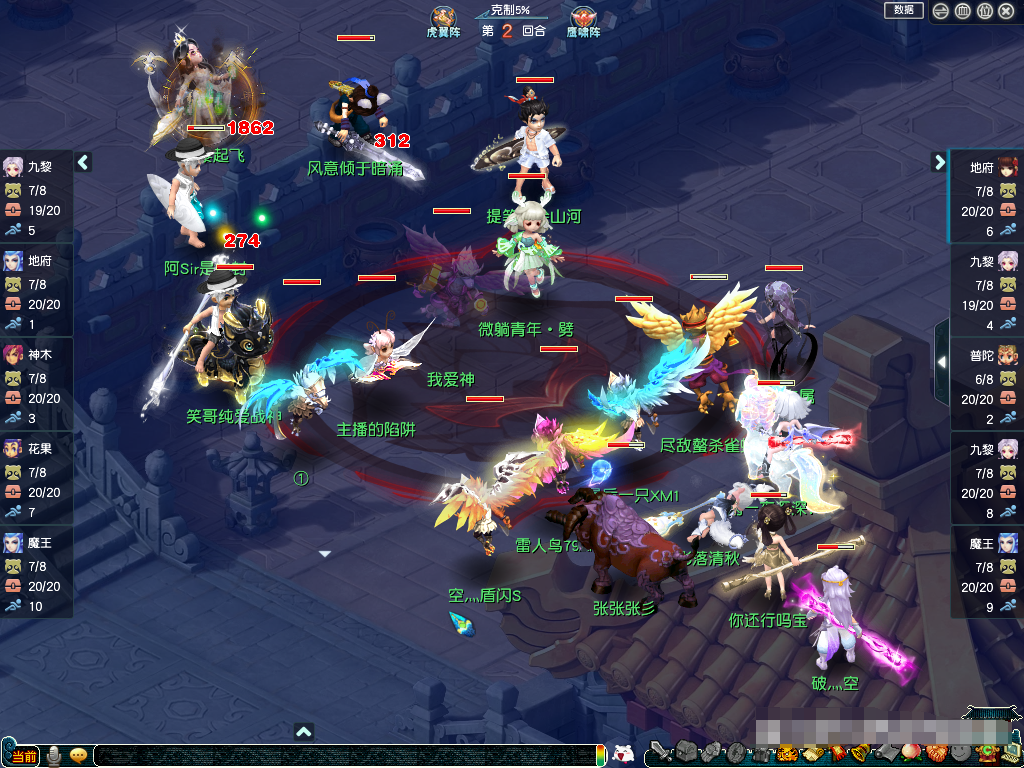Image resolution: width=1024 pixels, height=768 pixels.
Task: Close spectating with the round X button
Action: [x=1005, y=11]
